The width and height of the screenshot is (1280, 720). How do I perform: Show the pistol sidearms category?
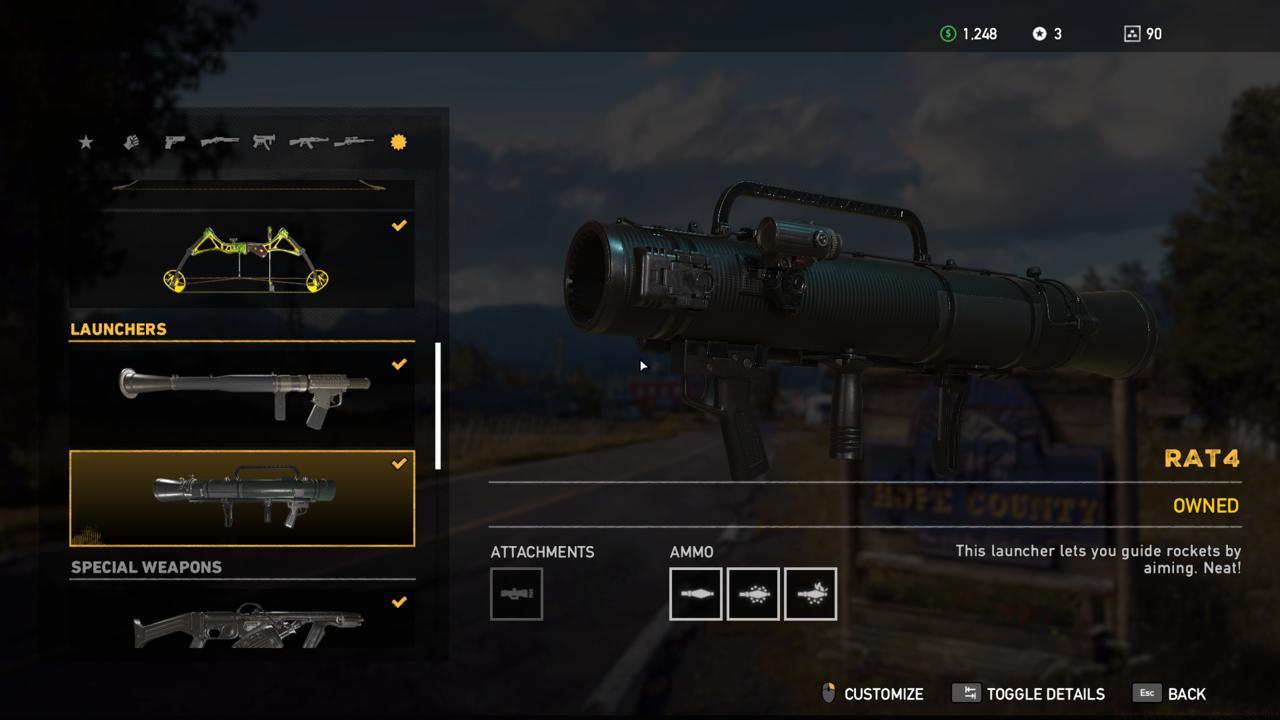click(x=174, y=142)
